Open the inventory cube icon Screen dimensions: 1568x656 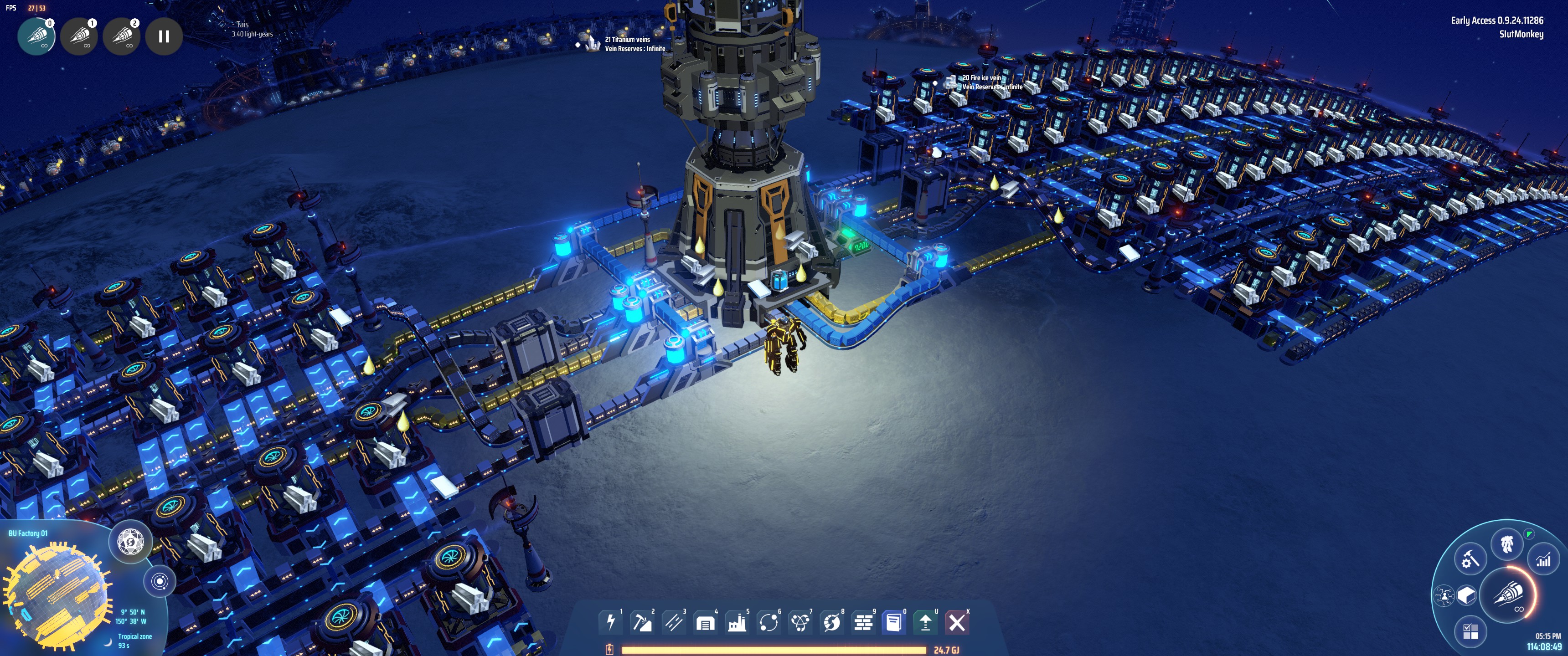tap(1467, 594)
